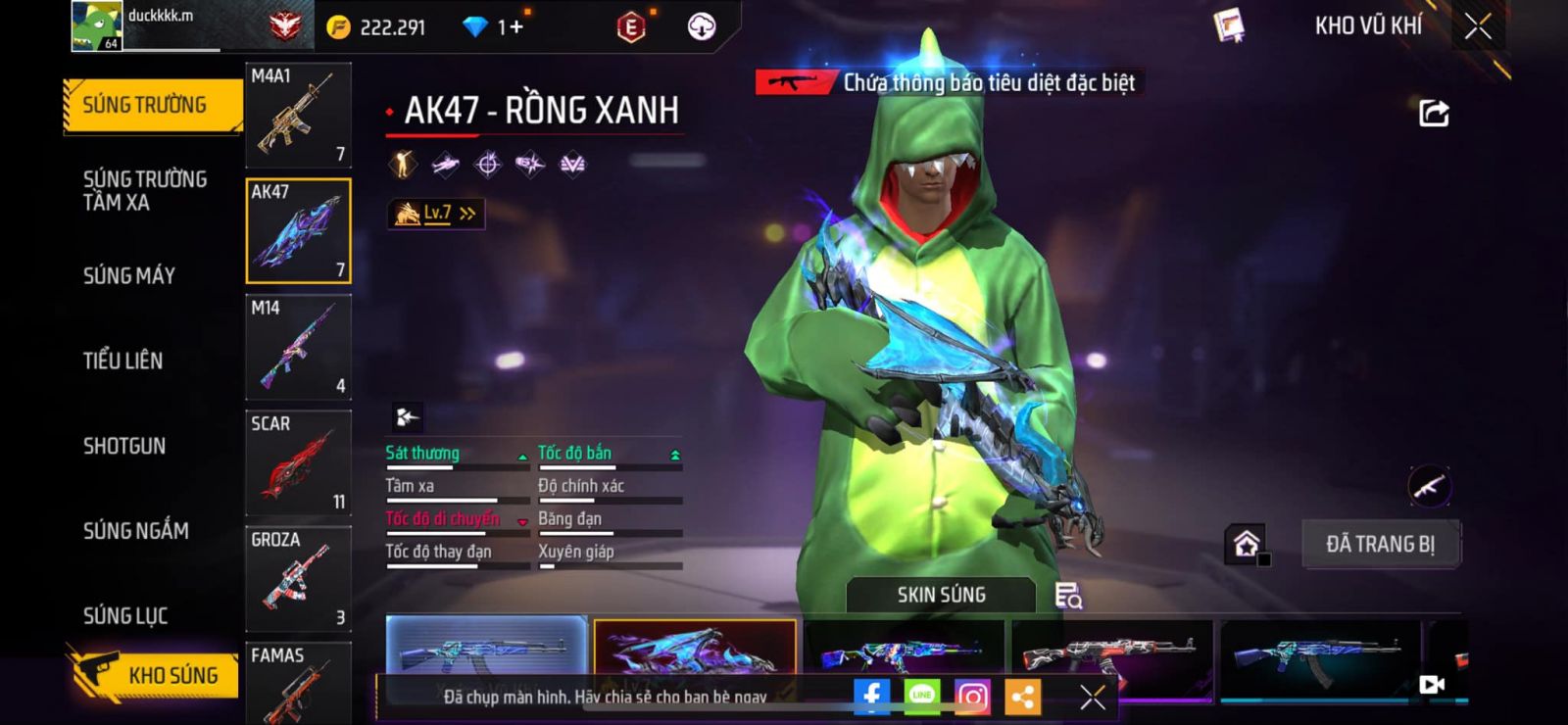Open the Kho Súng tab
Viewport: 1568px width, 725px height.
click(157, 675)
